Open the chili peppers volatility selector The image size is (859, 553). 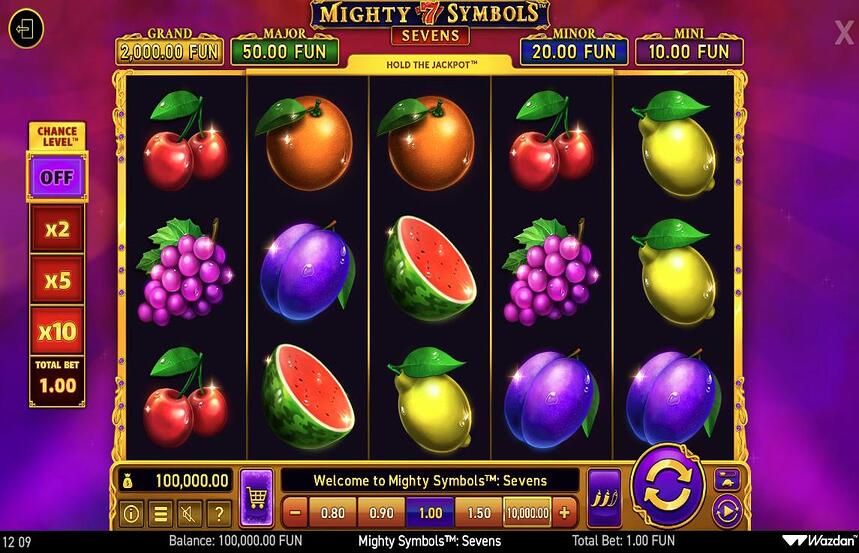[603, 497]
